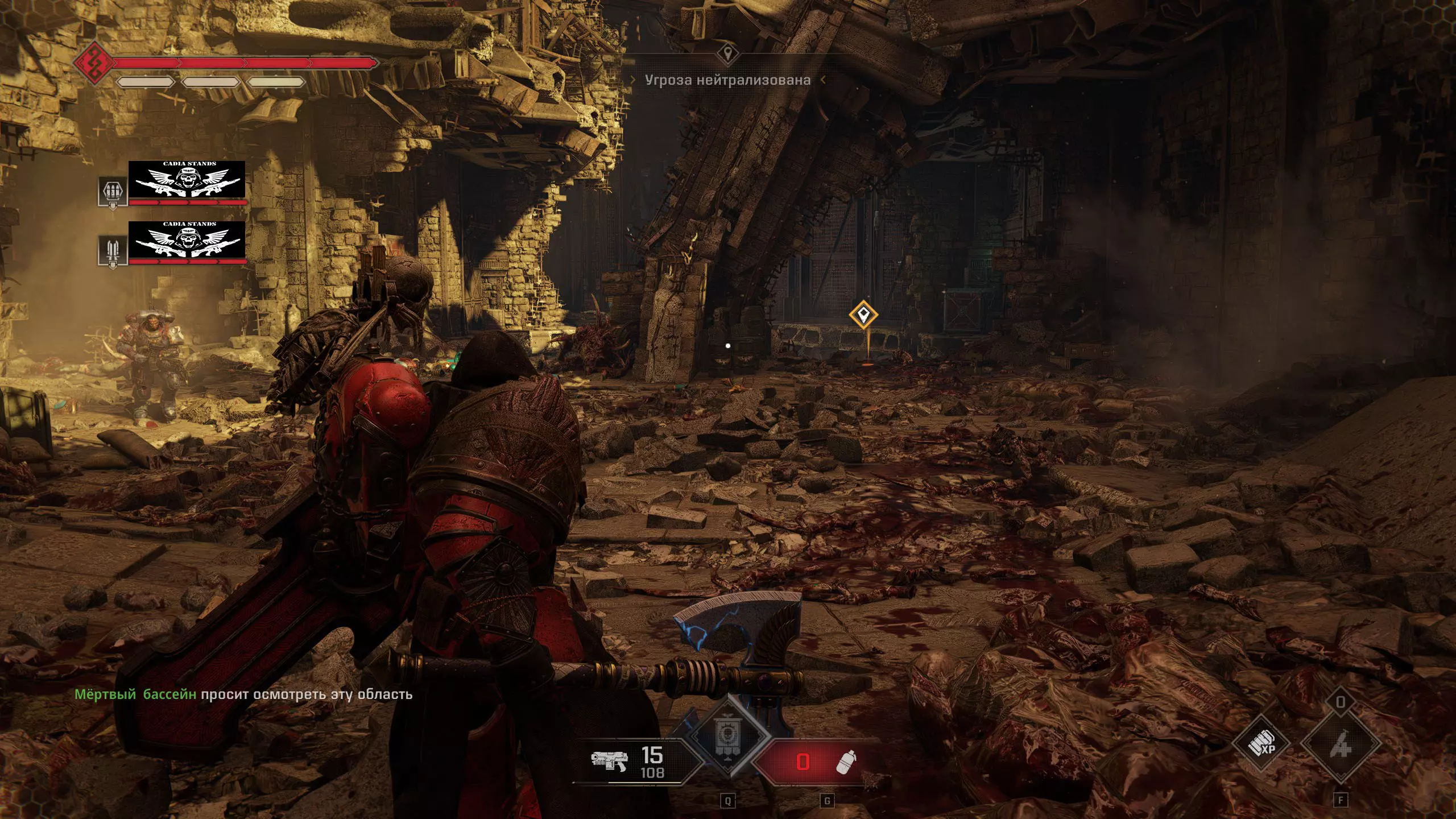Viewport: 1456px width, 819px height.
Task: Select the teammate's twin-blades class icon
Action: coord(113,250)
